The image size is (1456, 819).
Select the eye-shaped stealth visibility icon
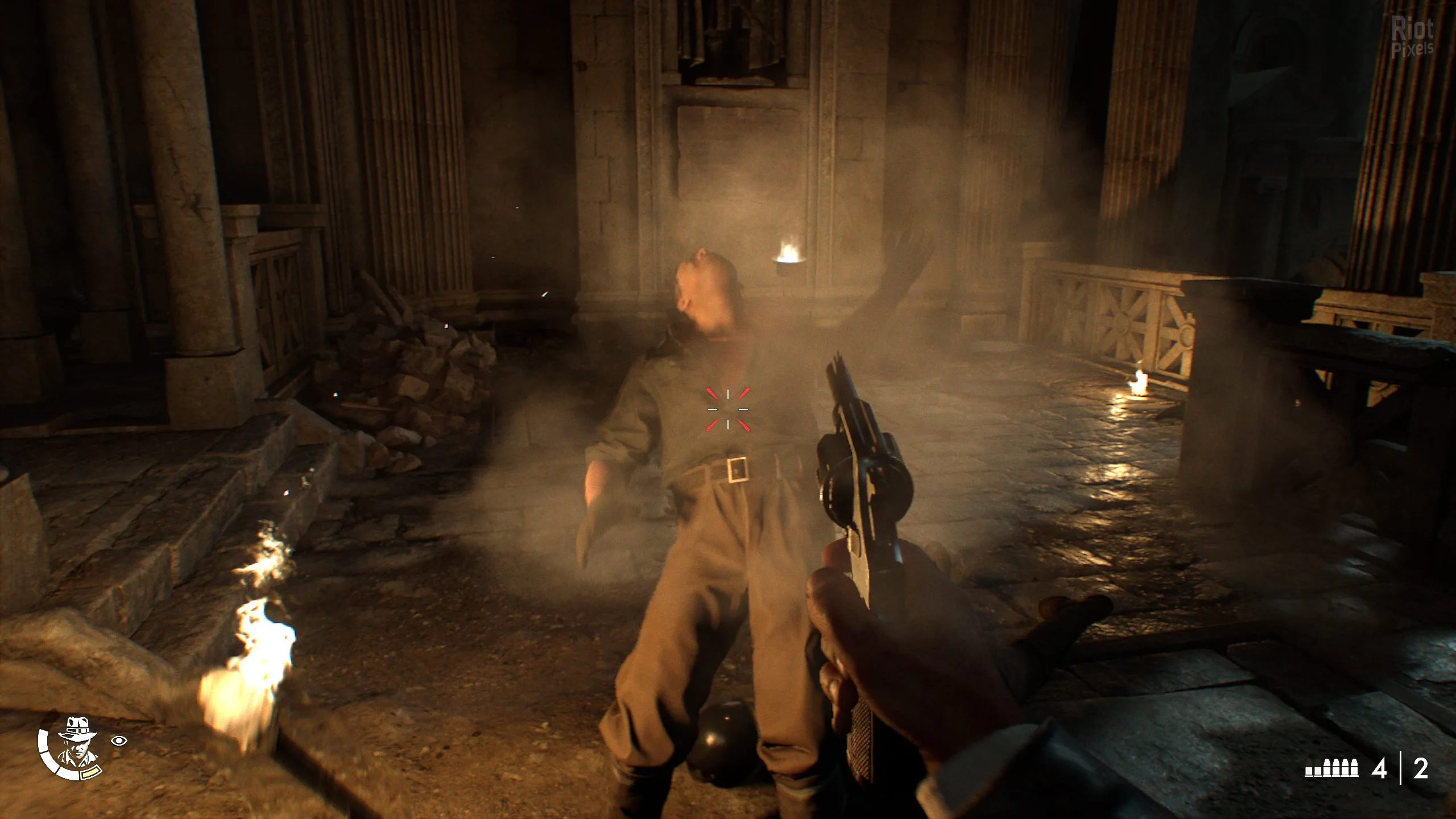119,740
